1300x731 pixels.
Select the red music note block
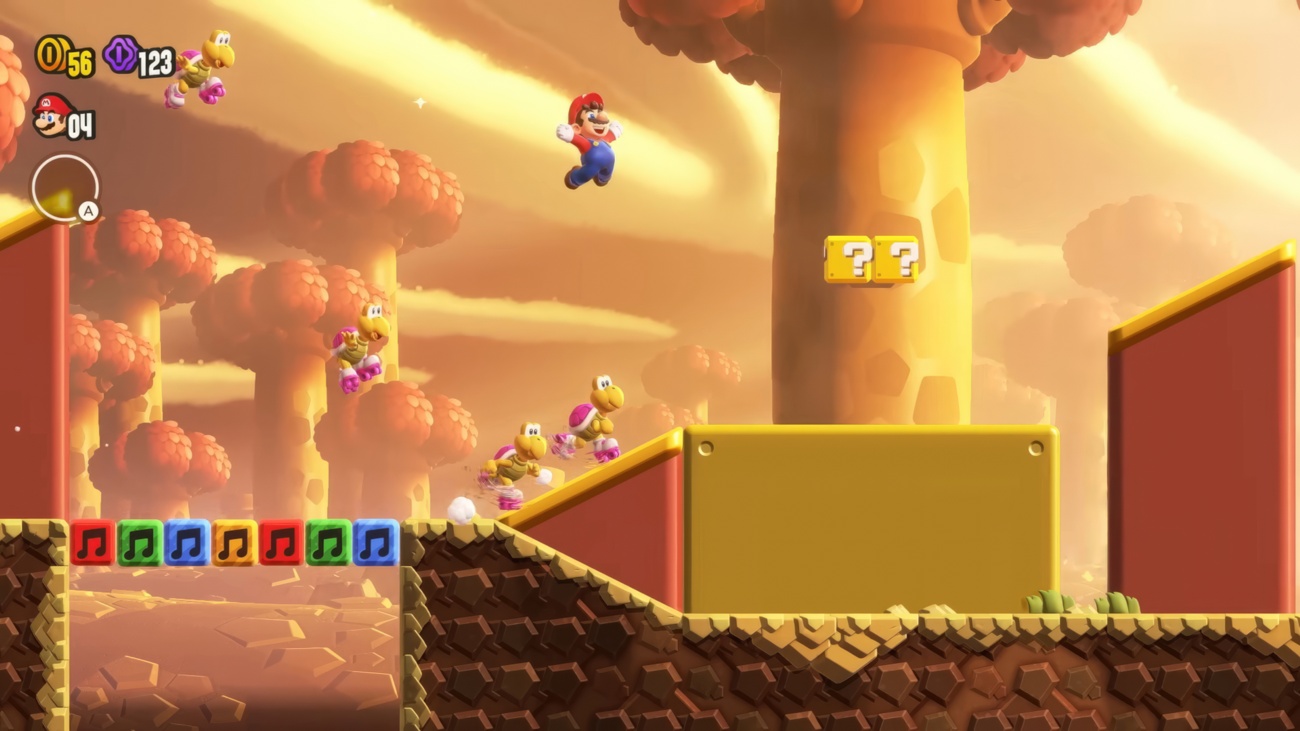click(92, 540)
